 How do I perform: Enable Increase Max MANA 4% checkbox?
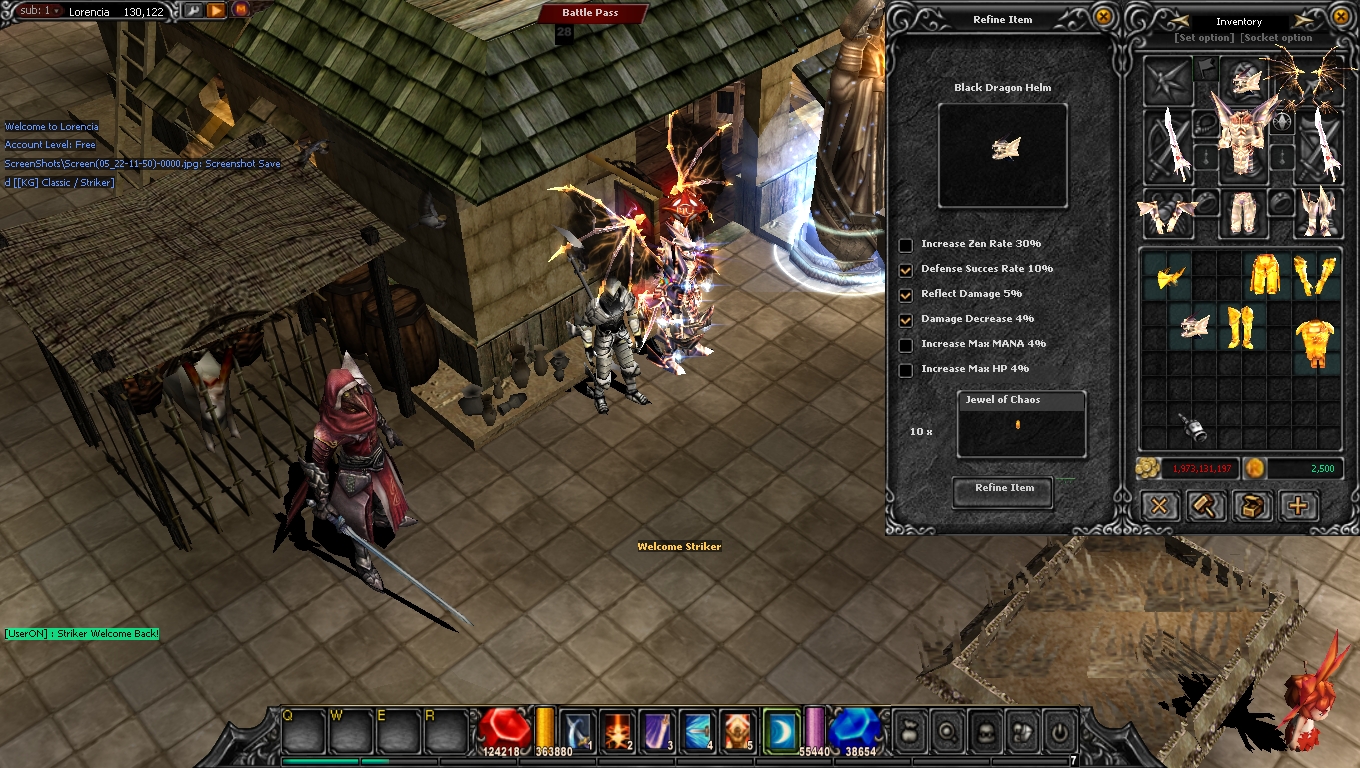tap(906, 345)
